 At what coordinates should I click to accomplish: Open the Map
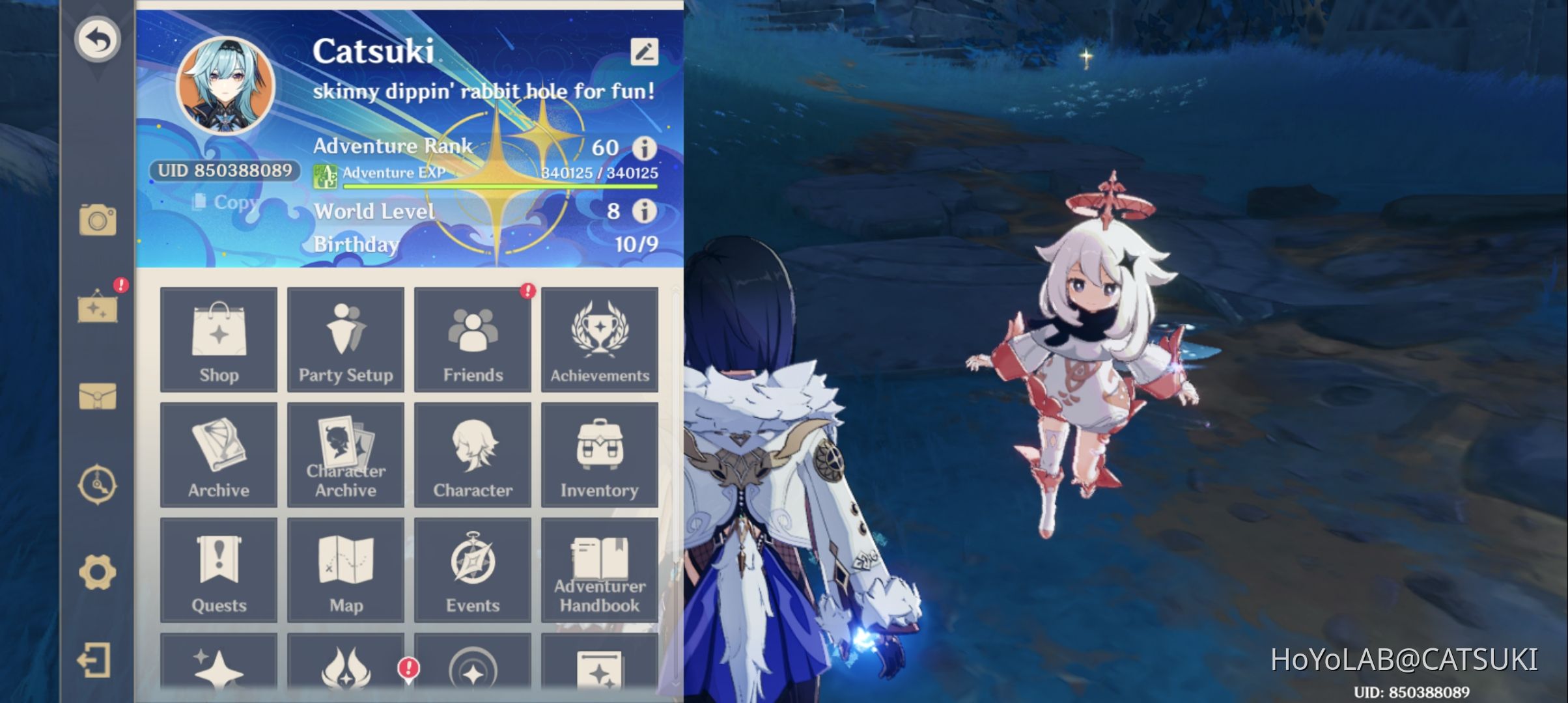point(346,570)
